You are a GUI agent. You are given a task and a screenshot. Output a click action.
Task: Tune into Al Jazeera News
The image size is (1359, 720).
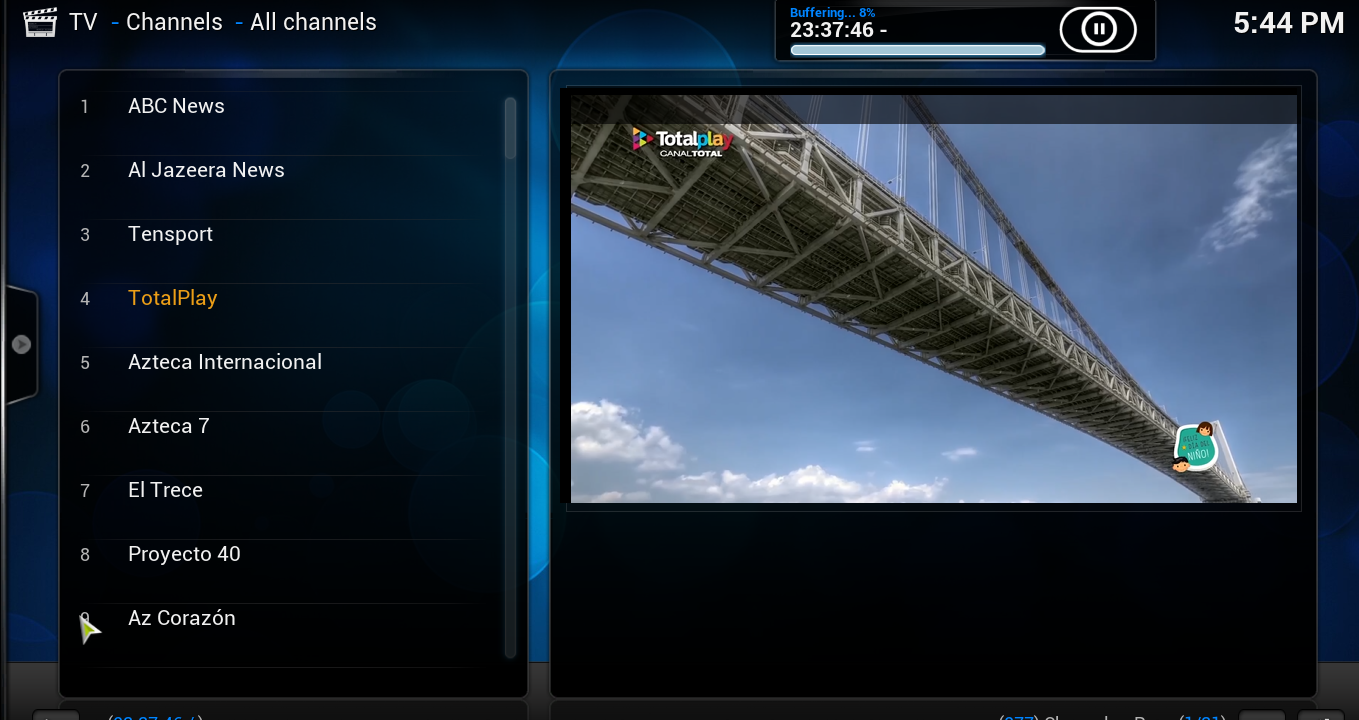click(206, 170)
